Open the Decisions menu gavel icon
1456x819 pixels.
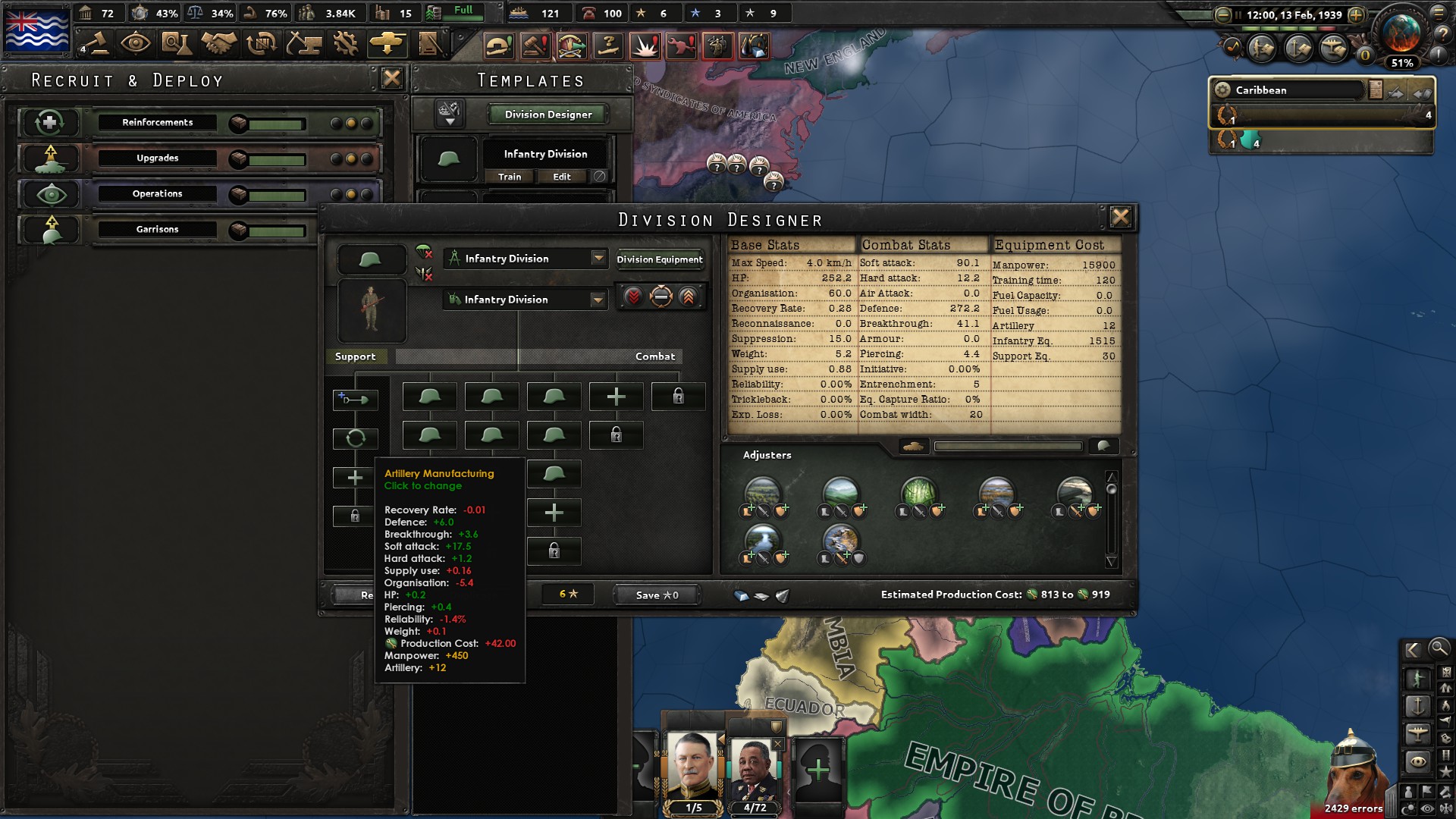pyautogui.click(x=99, y=43)
